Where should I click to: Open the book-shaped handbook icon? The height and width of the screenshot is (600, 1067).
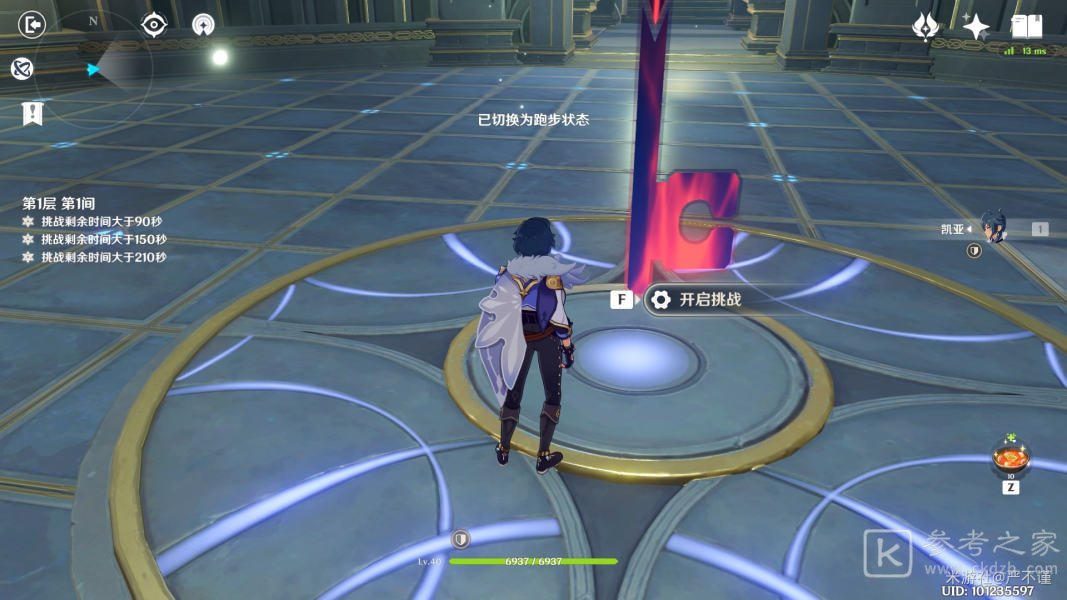click(x=1027, y=26)
